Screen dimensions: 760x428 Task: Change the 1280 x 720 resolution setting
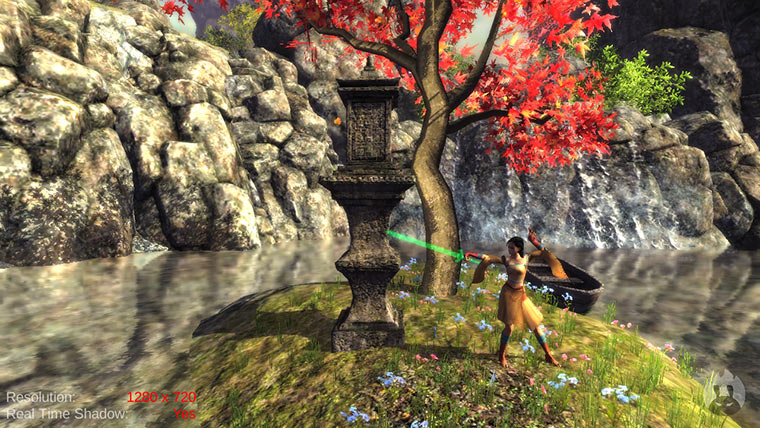pyautogui.click(x=160, y=397)
